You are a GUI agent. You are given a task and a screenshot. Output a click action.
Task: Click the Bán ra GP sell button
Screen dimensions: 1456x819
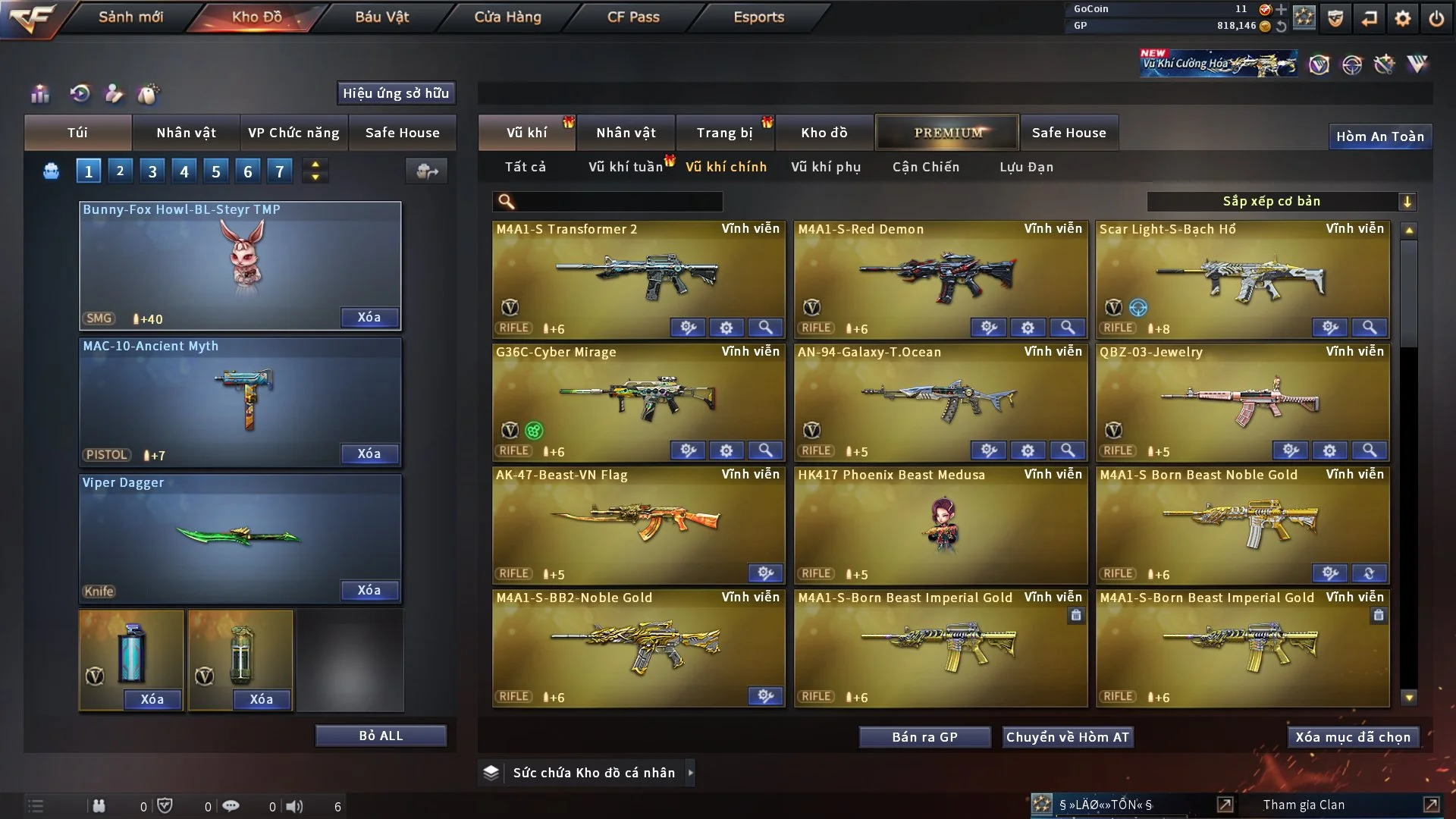[x=924, y=737]
